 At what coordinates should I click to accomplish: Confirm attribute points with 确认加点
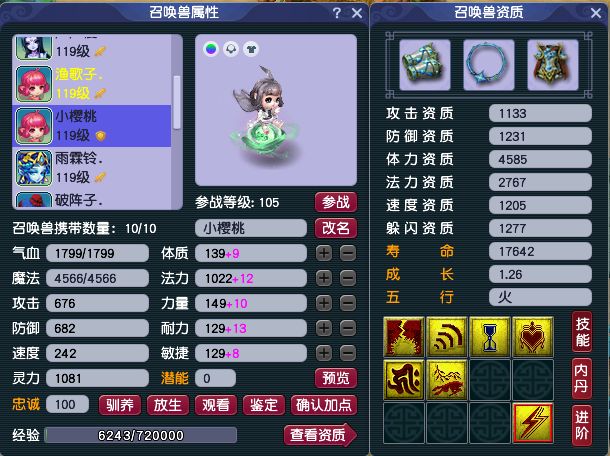323,405
